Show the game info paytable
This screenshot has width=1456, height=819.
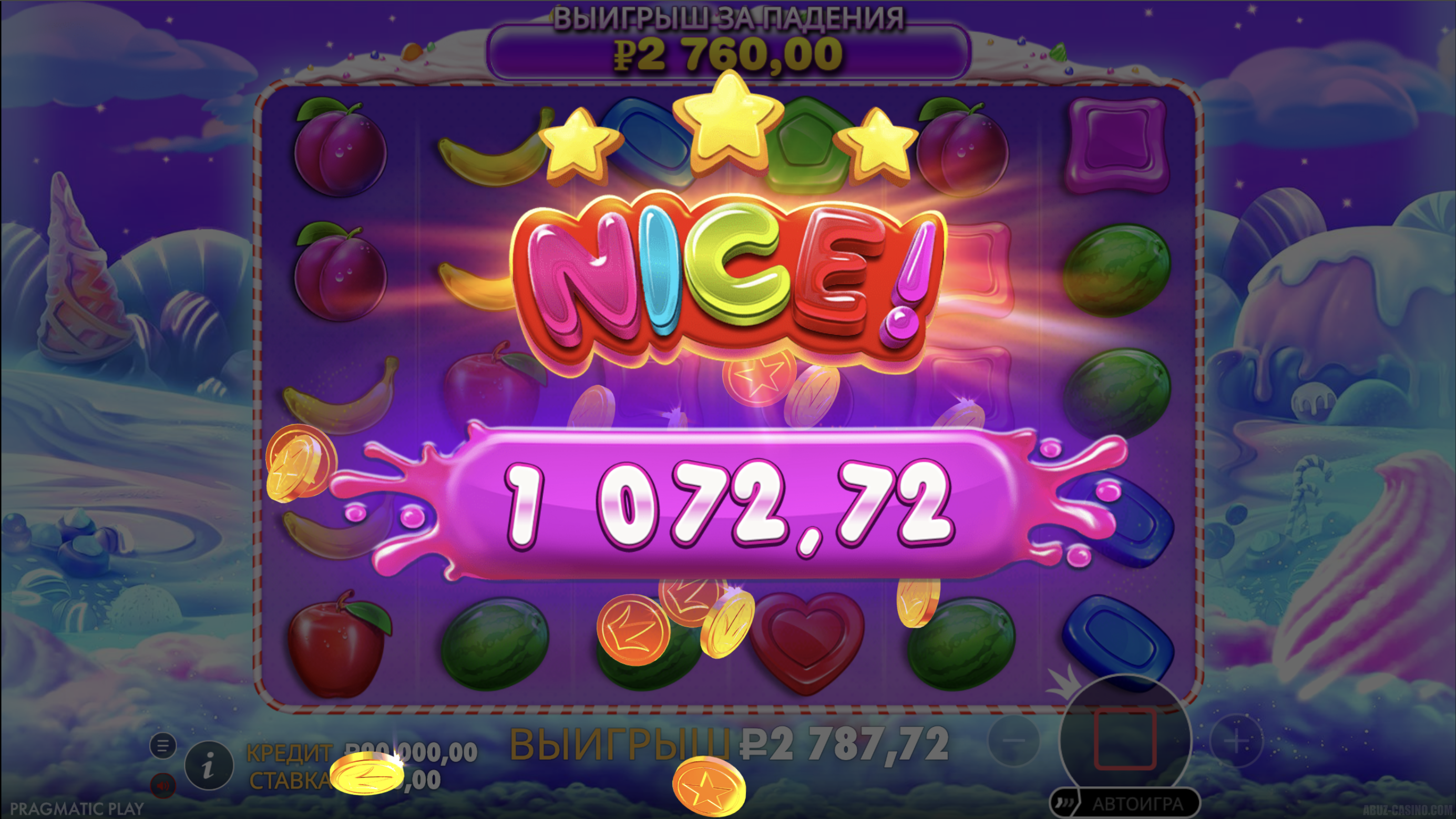pos(209,766)
